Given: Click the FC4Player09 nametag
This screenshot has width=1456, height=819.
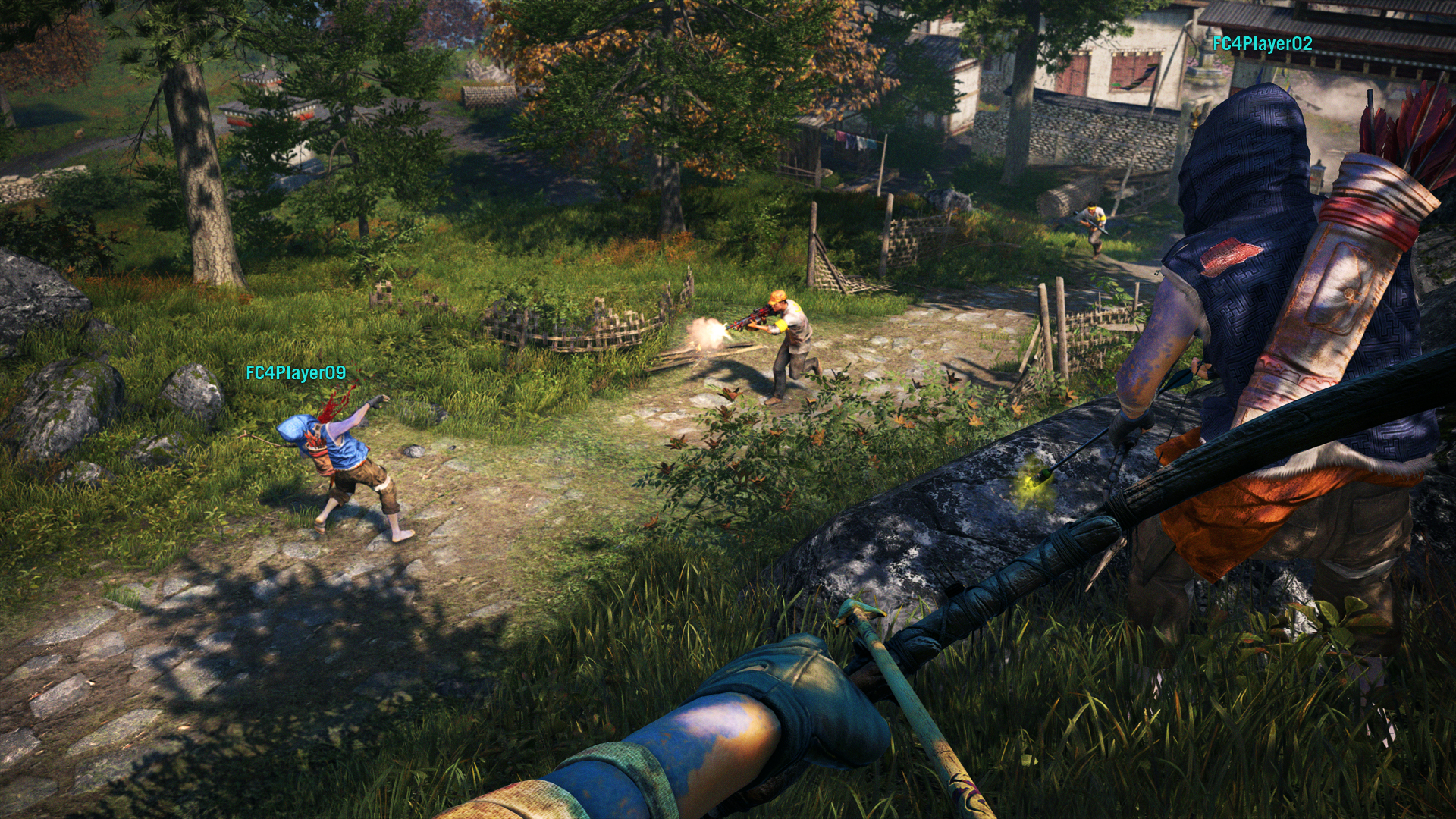Looking at the screenshot, I should point(296,372).
